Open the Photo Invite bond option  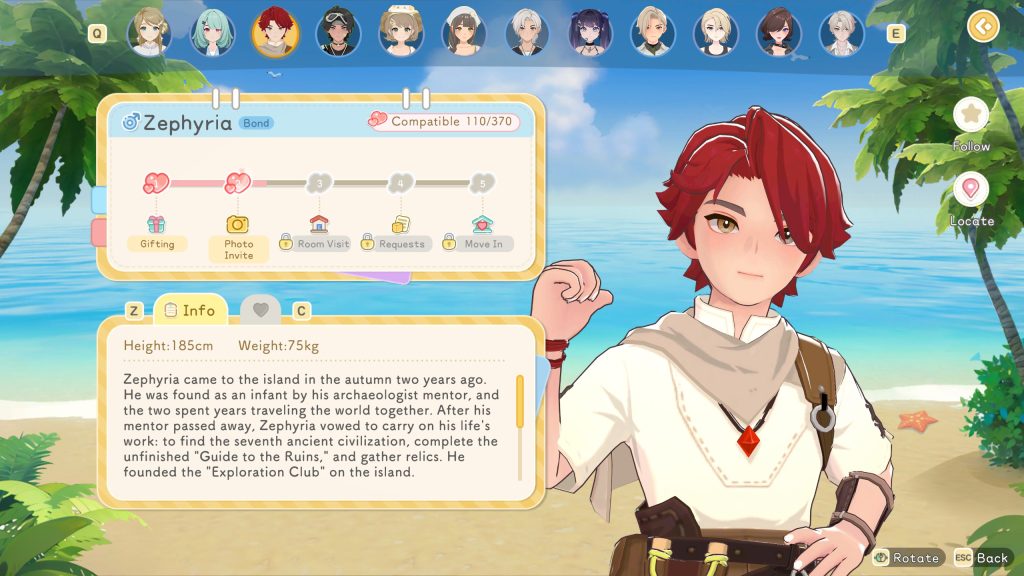238,238
